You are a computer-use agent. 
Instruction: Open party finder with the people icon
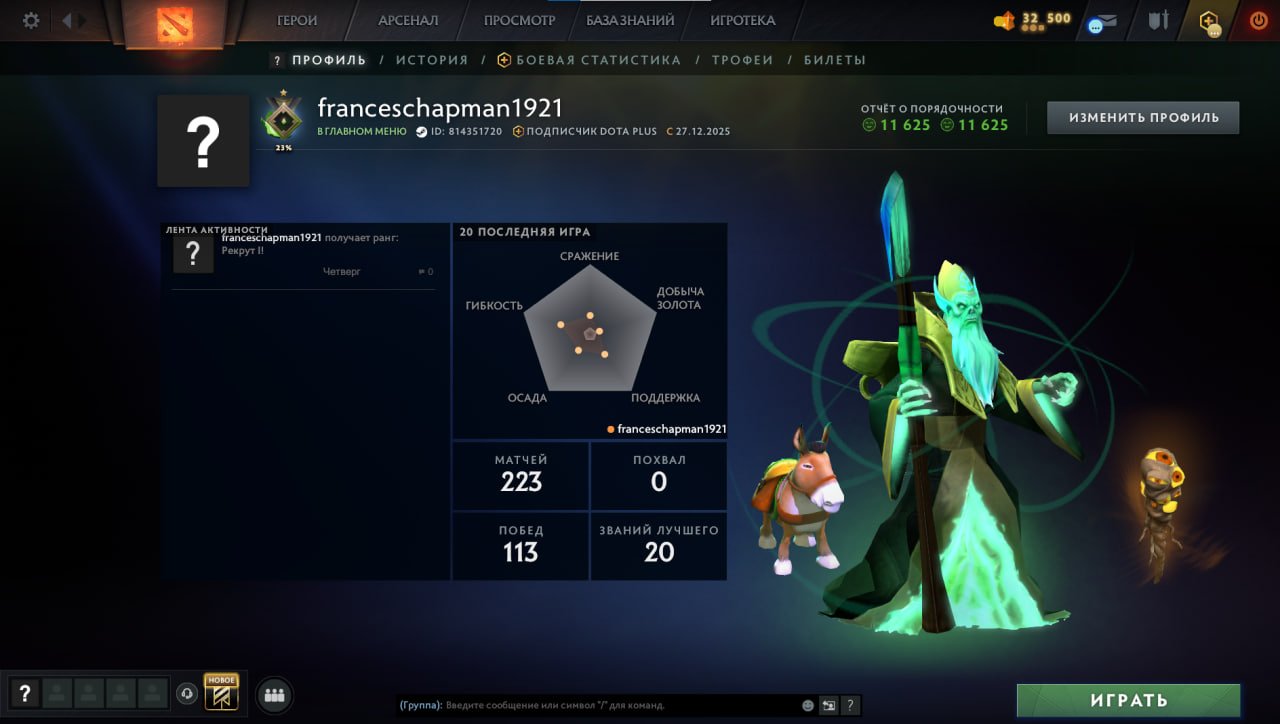point(274,692)
